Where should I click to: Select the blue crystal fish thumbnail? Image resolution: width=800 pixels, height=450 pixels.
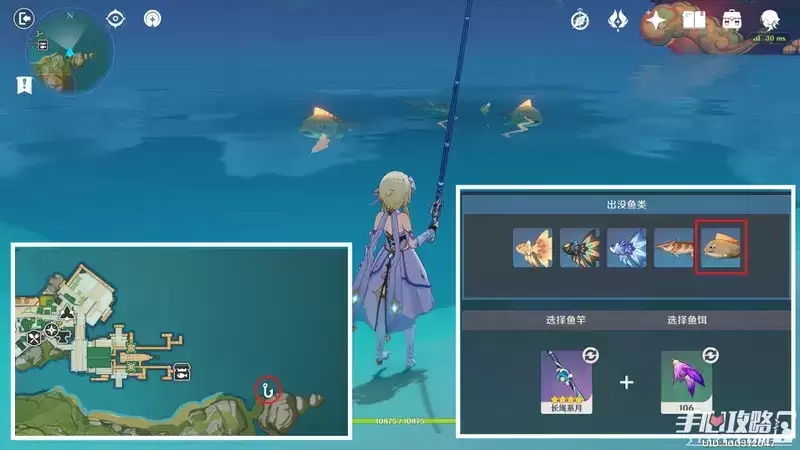coord(626,248)
